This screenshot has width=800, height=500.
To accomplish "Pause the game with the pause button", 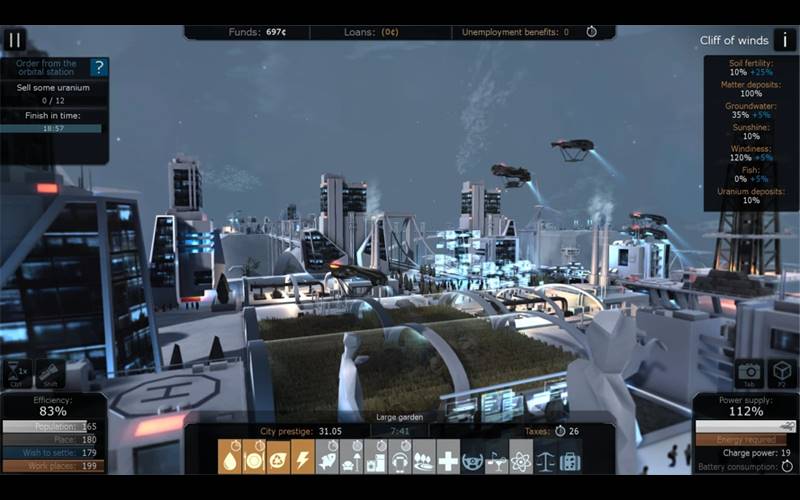I will [x=14, y=40].
